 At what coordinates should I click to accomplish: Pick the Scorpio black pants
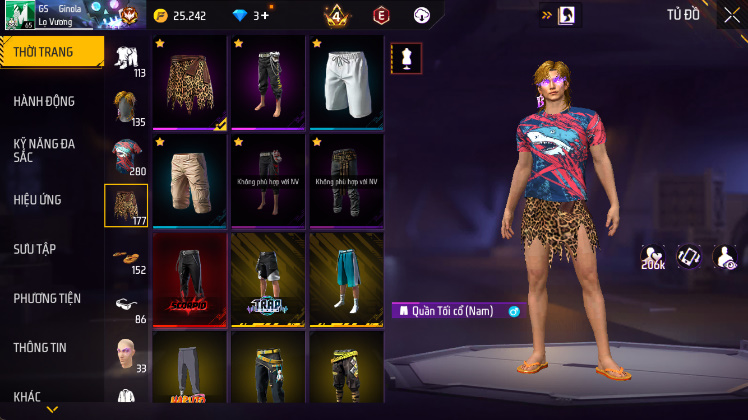[189, 279]
